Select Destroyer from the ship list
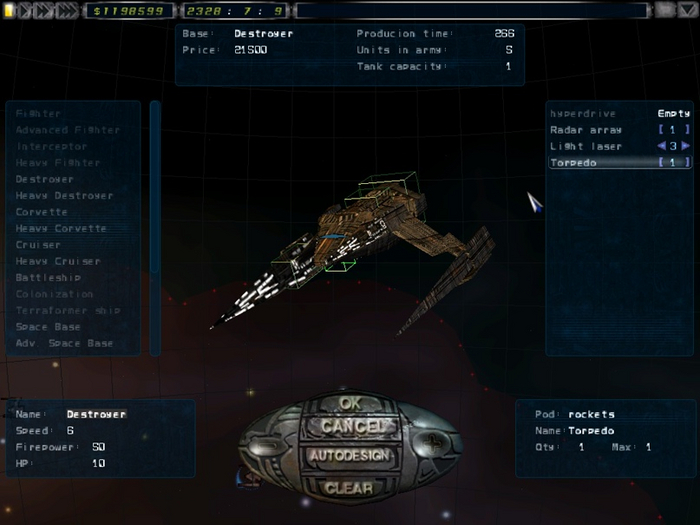The image size is (700, 525). [45, 179]
